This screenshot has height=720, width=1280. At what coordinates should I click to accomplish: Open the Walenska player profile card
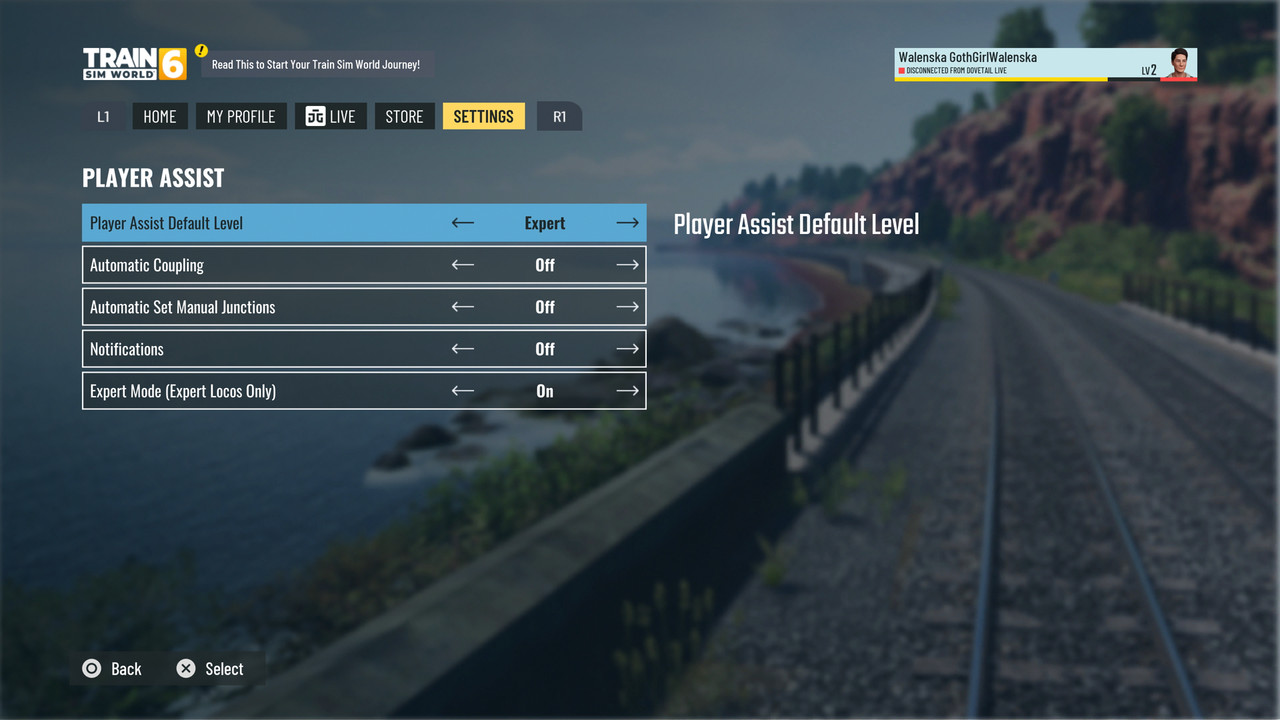tap(1045, 64)
